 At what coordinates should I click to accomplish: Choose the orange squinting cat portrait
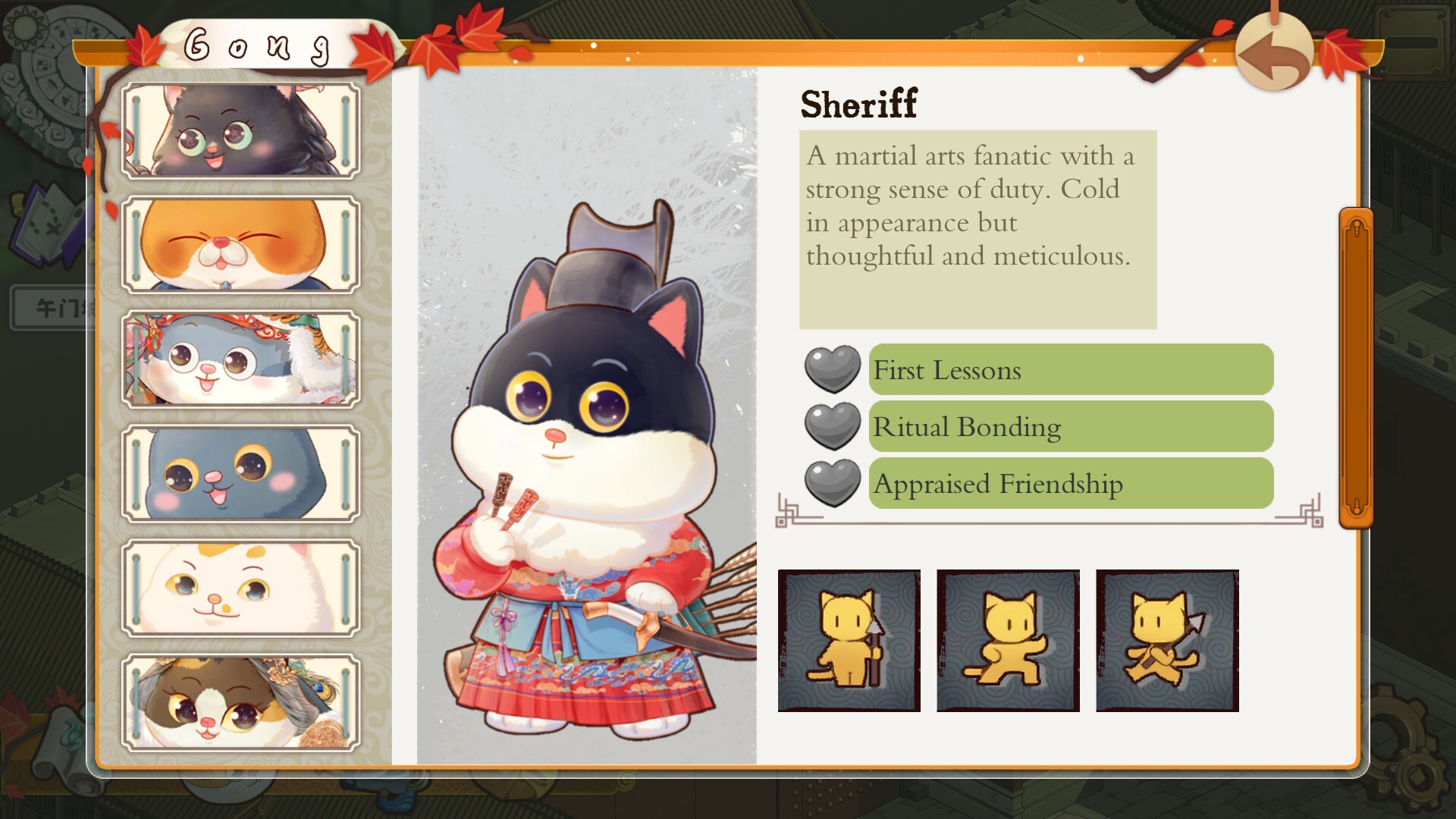pyautogui.click(x=240, y=245)
